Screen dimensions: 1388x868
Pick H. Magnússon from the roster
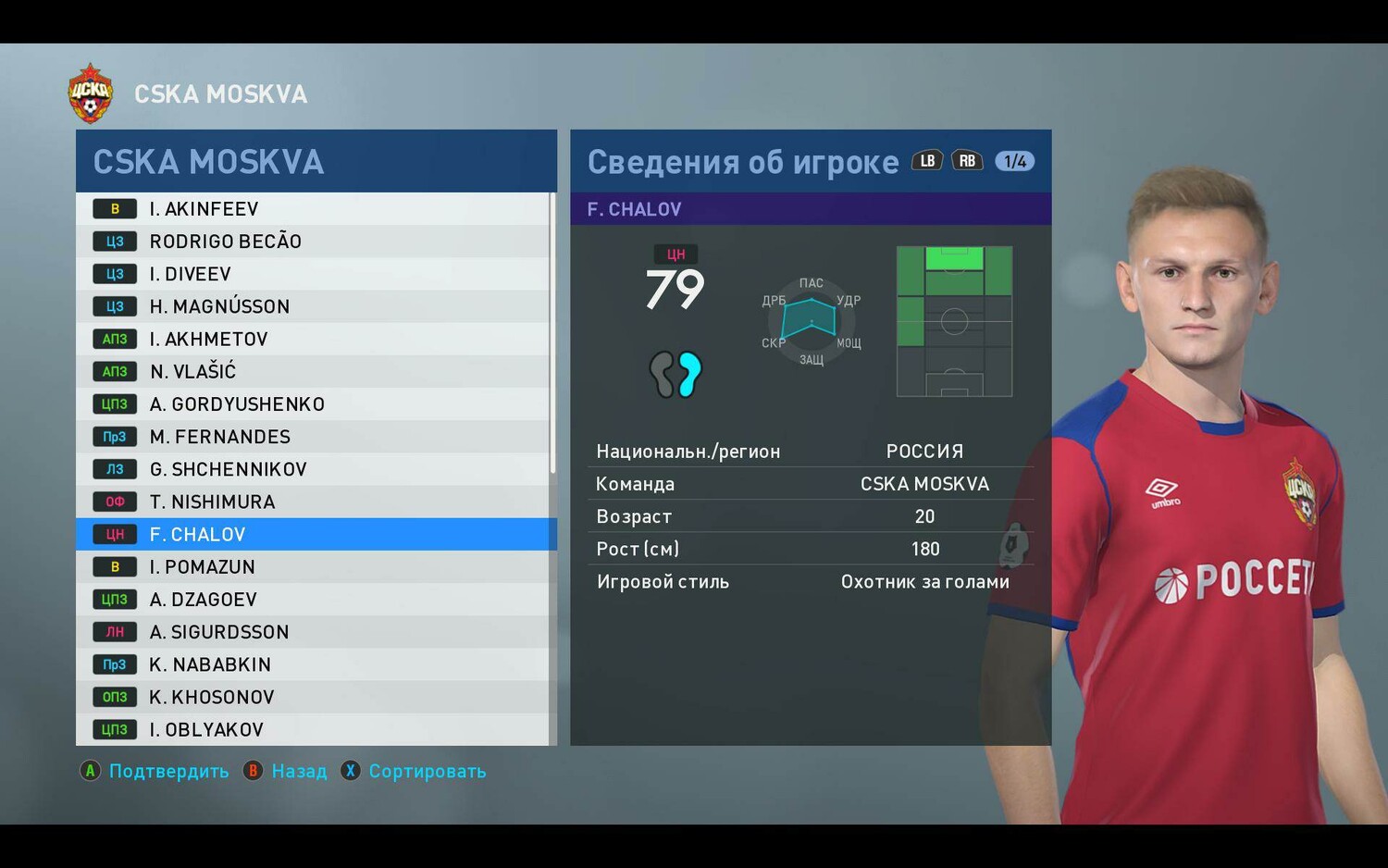(315, 306)
